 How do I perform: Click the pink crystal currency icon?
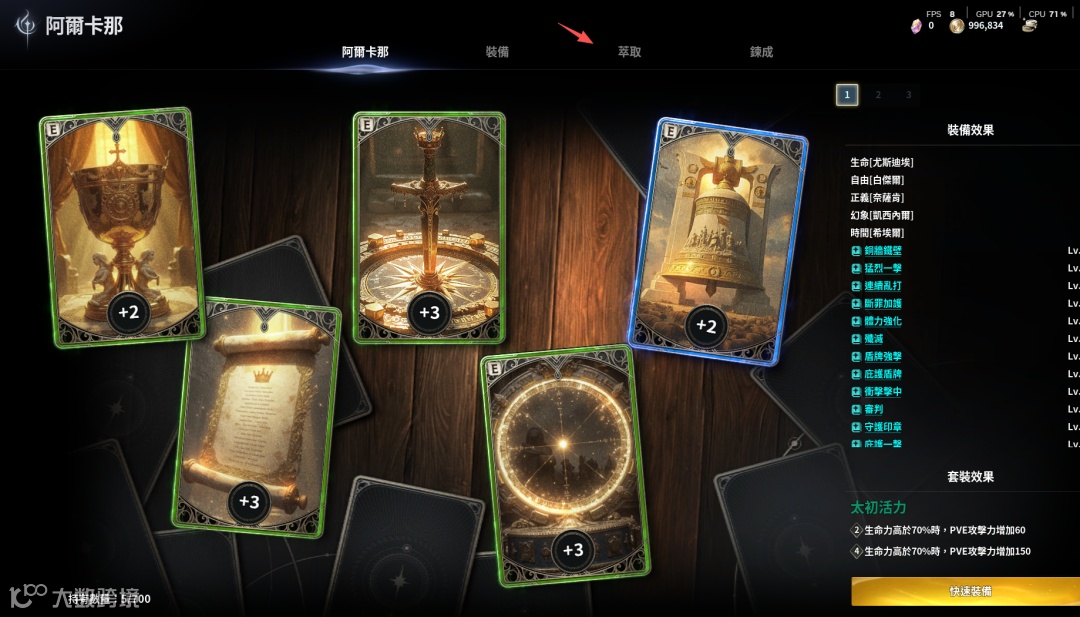point(915,26)
